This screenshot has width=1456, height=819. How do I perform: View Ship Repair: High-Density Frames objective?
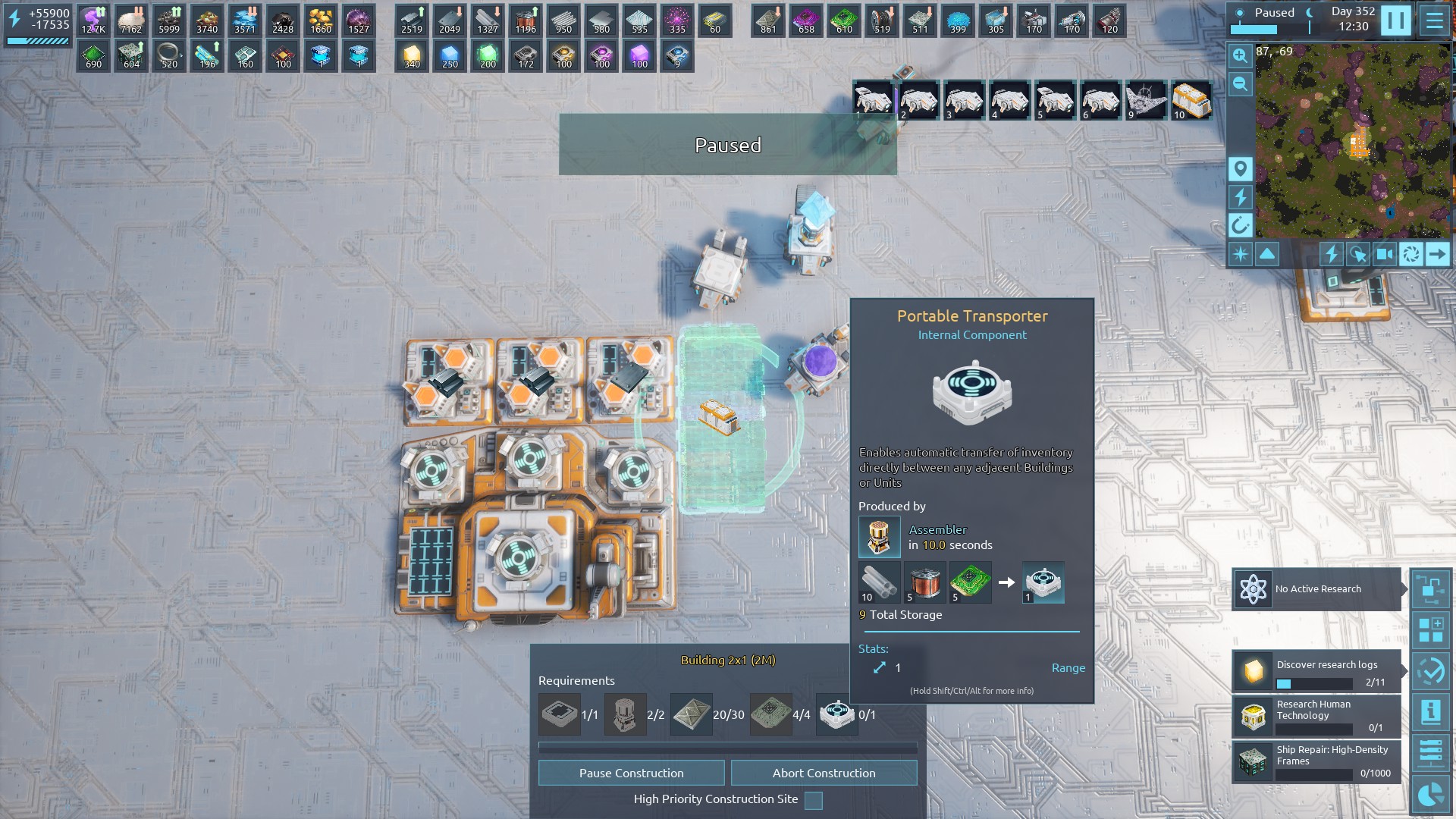coord(1317,761)
